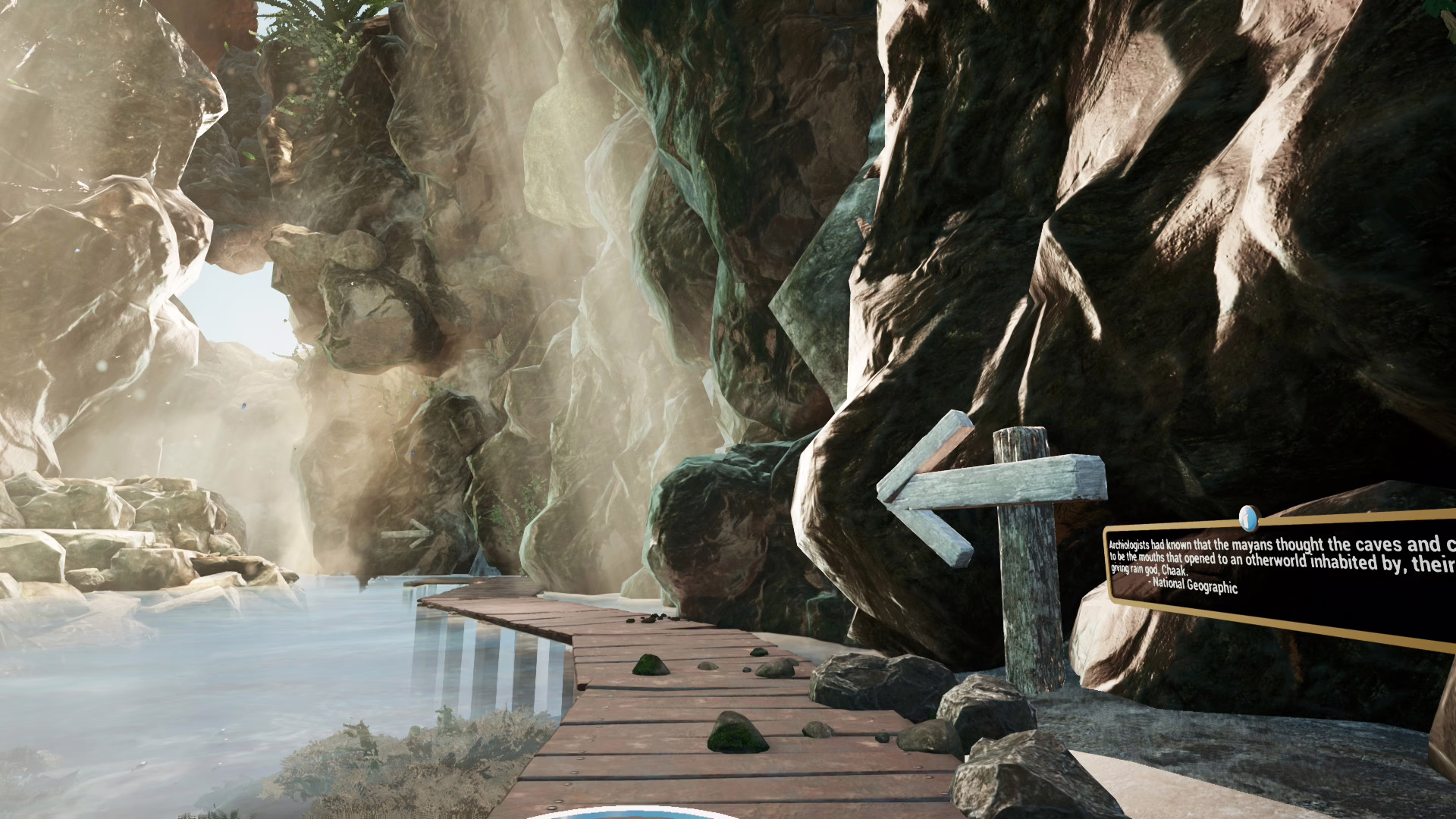
Task: Click the blue info icon above the plaque
Action: [x=1247, y=519]
